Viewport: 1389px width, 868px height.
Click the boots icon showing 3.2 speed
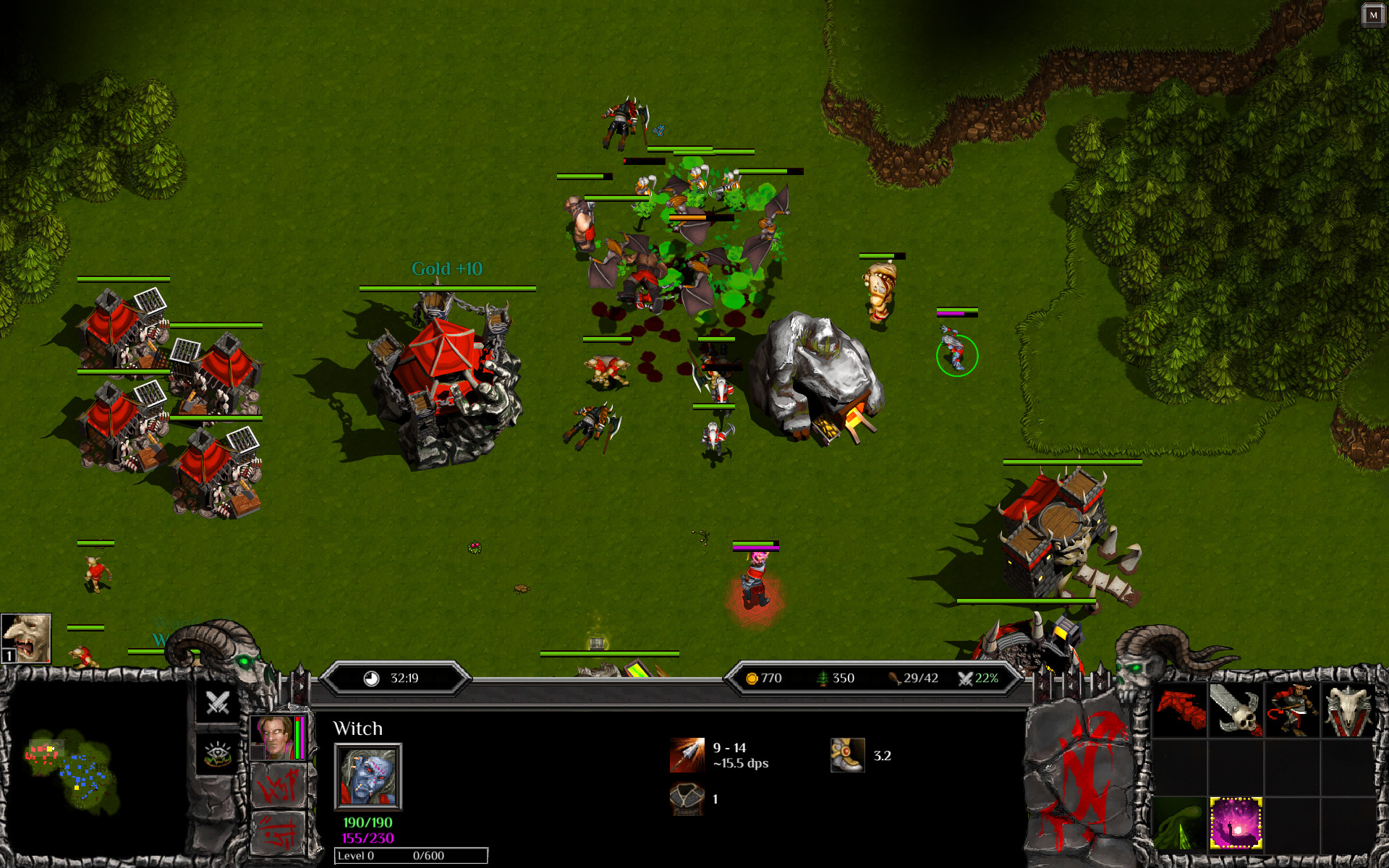[848, 755]
